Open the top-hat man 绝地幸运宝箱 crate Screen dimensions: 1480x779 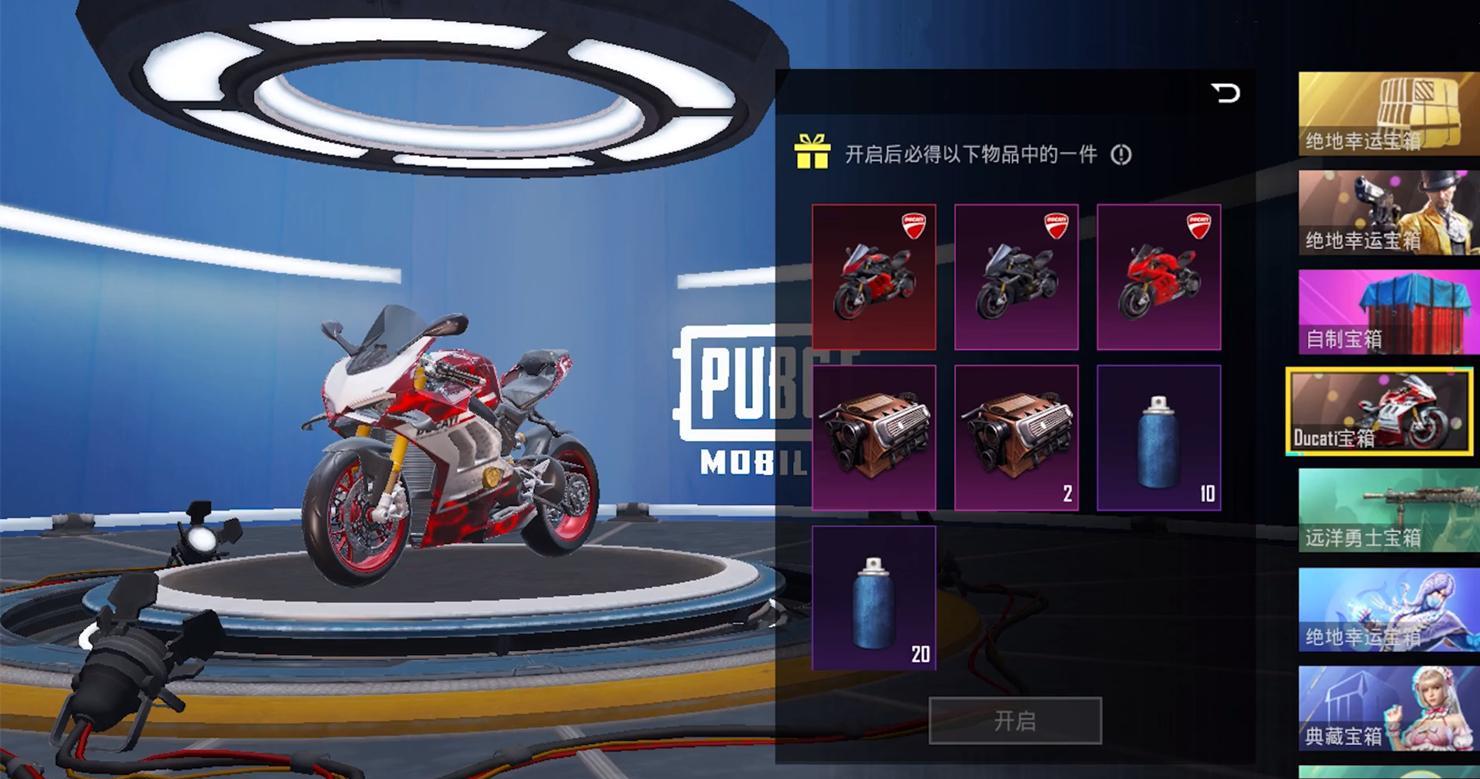1389,213
